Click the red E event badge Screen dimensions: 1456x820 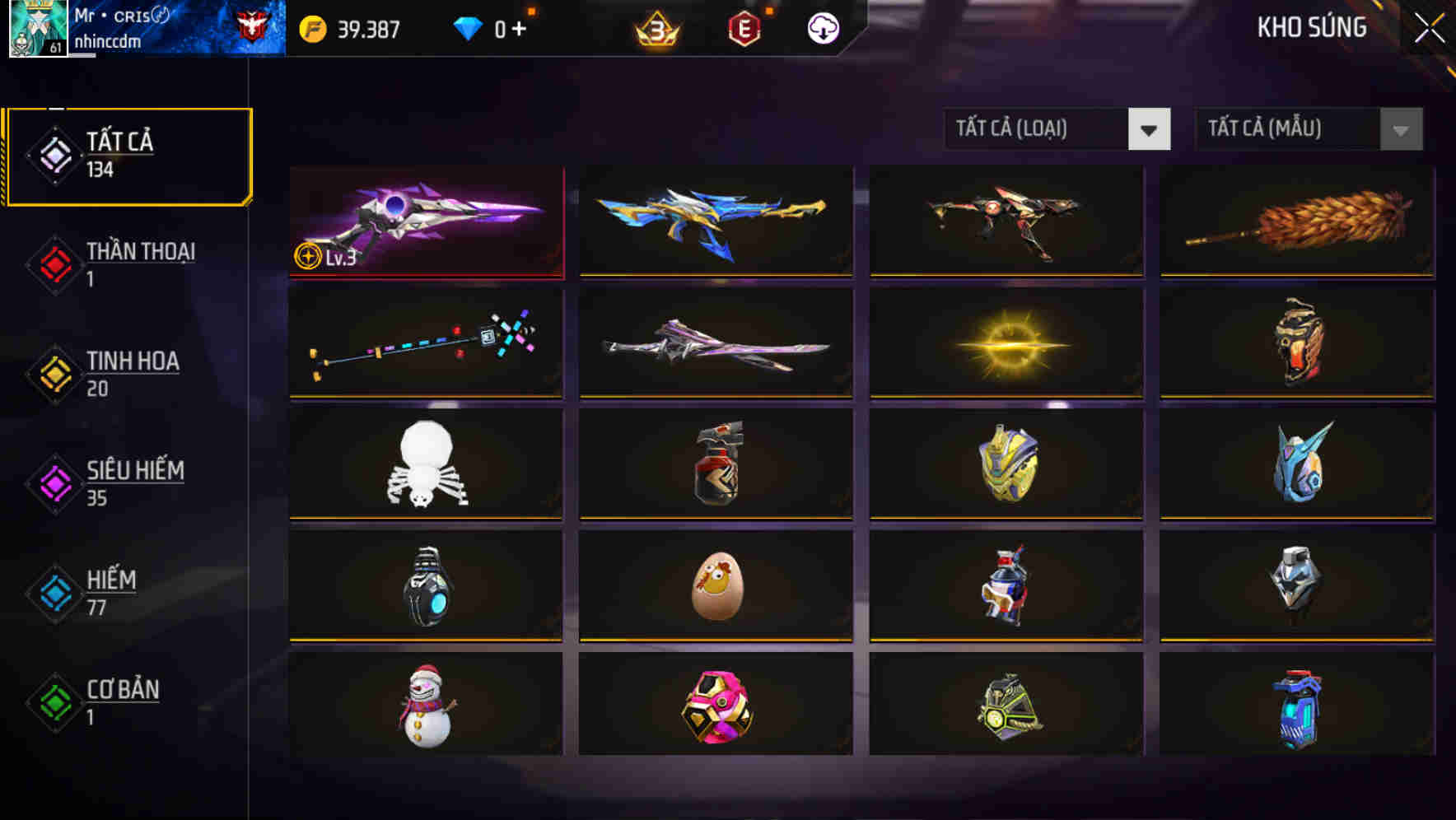pyautogui.click(x=743, y=27)
